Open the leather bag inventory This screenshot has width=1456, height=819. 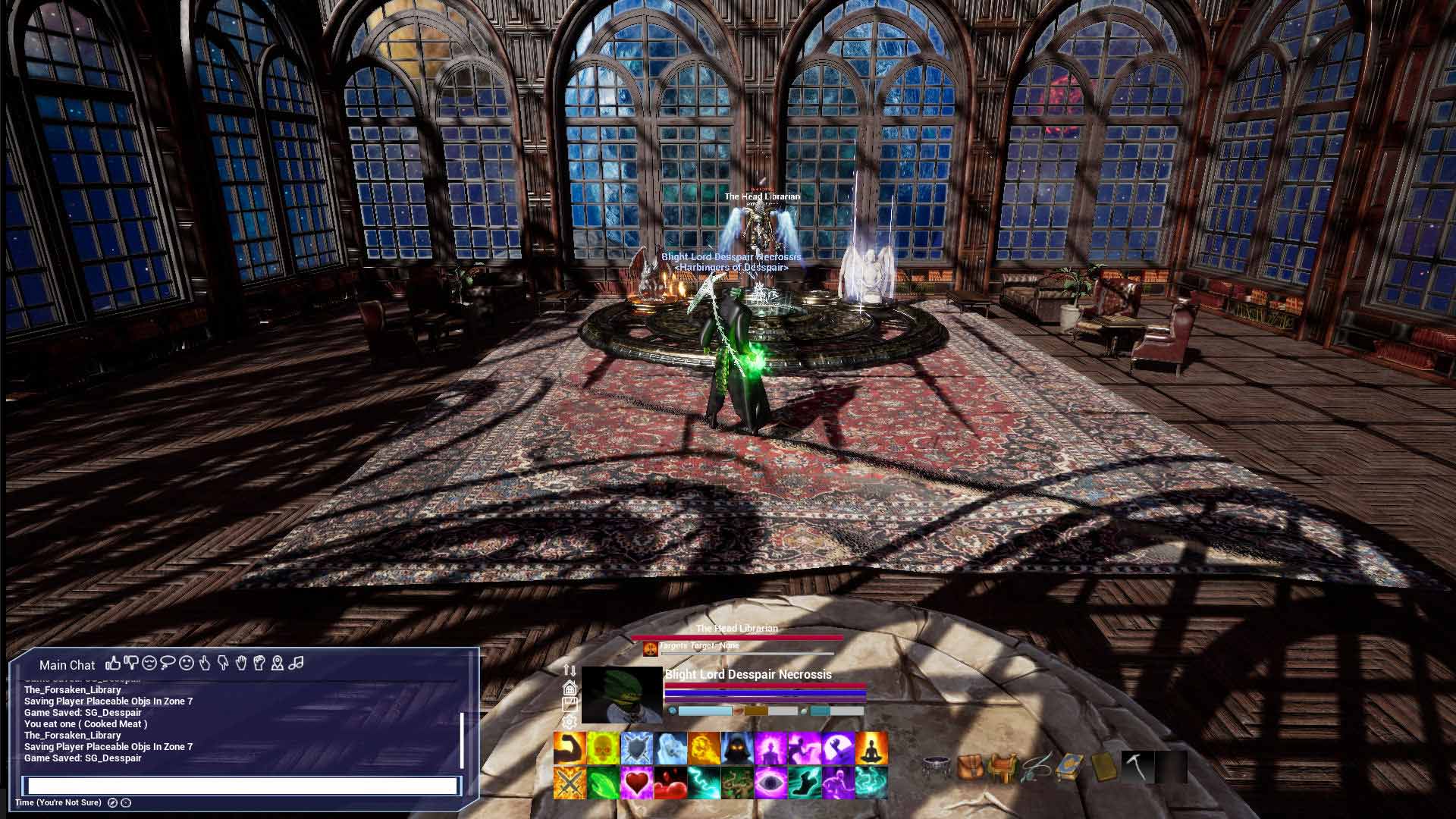(x=970, y=767)
